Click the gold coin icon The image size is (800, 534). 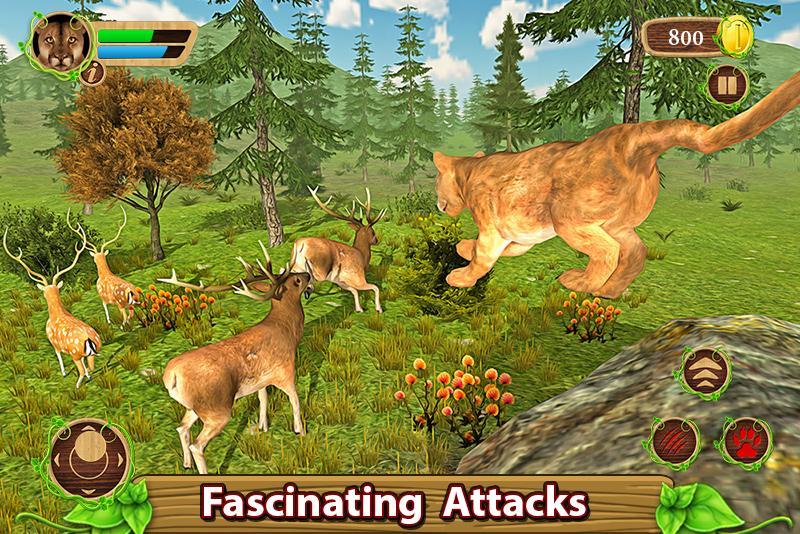point(740,38)
